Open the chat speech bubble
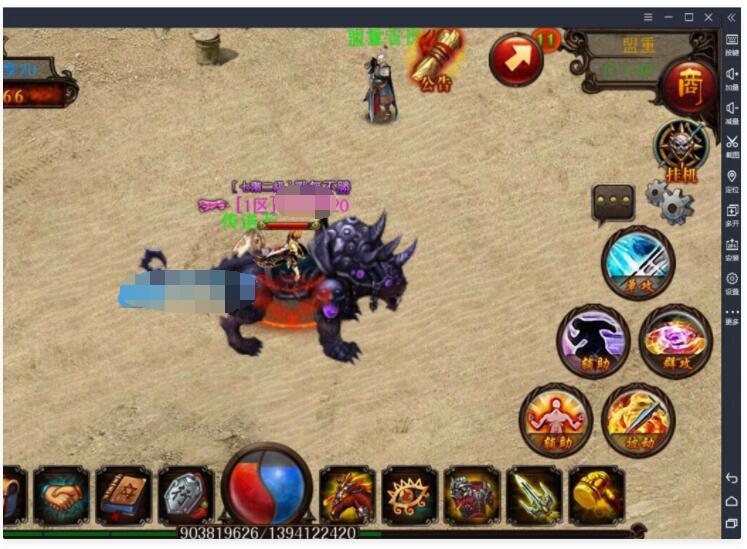Screen dimensions: 747x549 [x=613, y=203]
